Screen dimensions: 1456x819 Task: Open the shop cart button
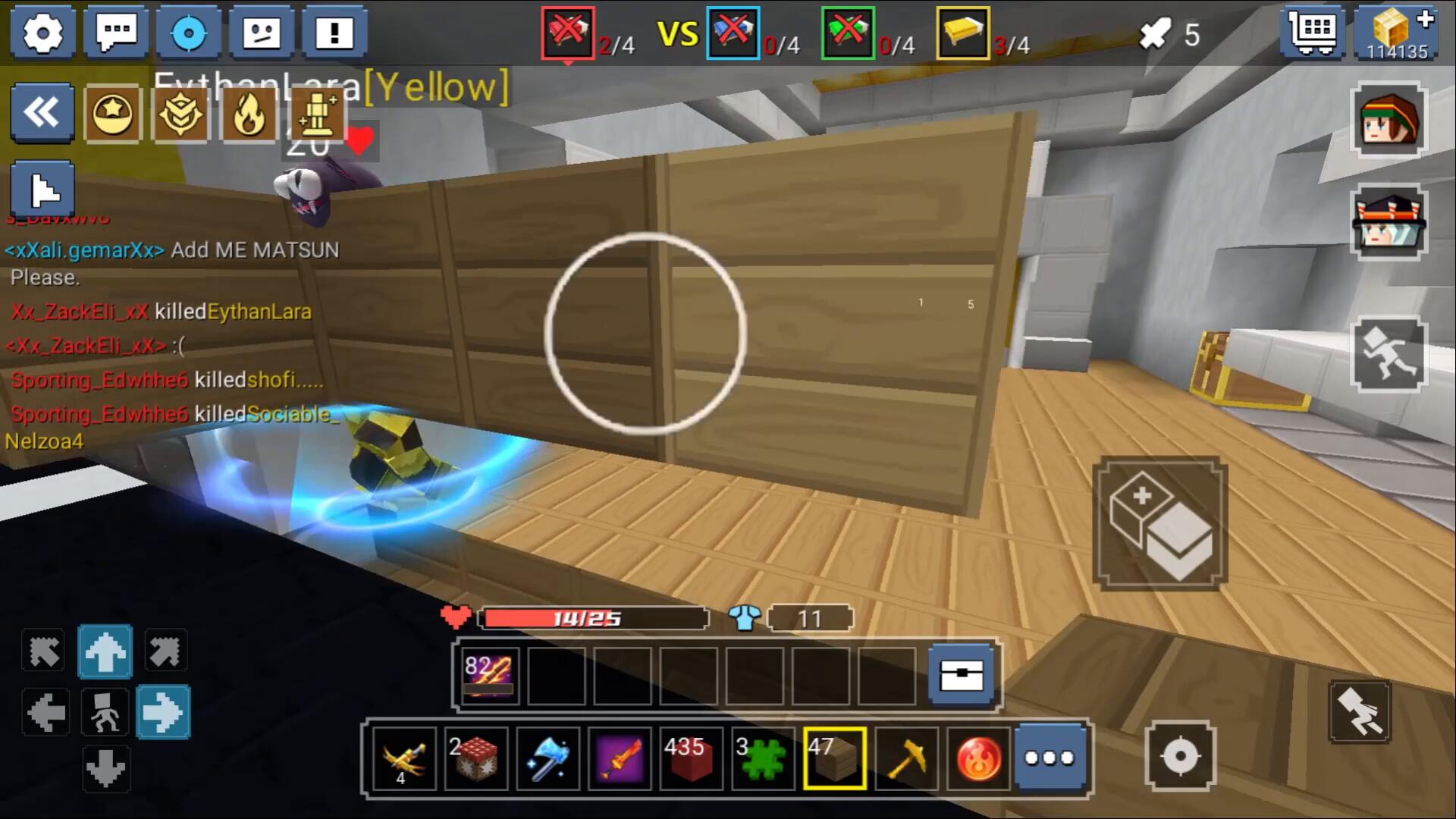[1313, 33]
